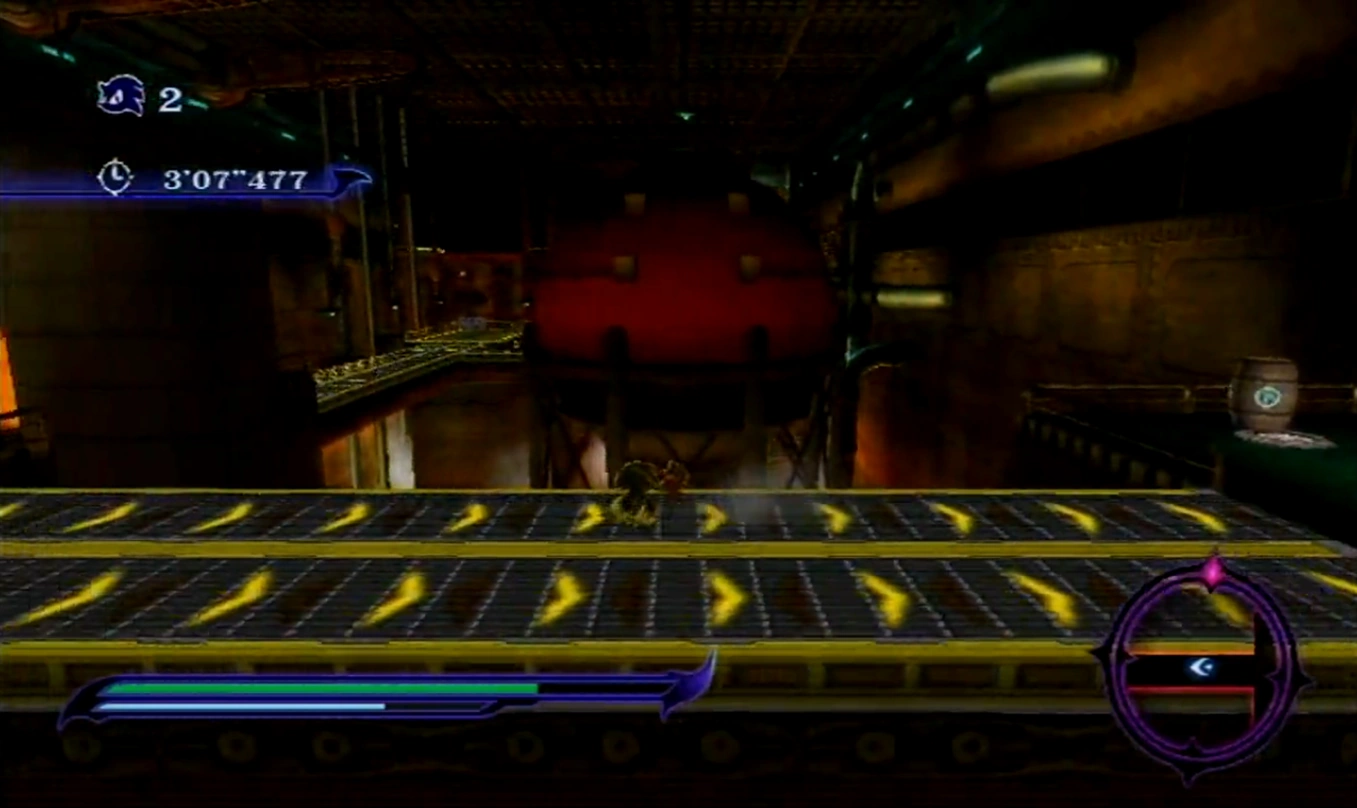This screenshot has height=808, width=1357.
Task: Select the stopwatch icon beside the timer
Action: click(x=115, y=177)
